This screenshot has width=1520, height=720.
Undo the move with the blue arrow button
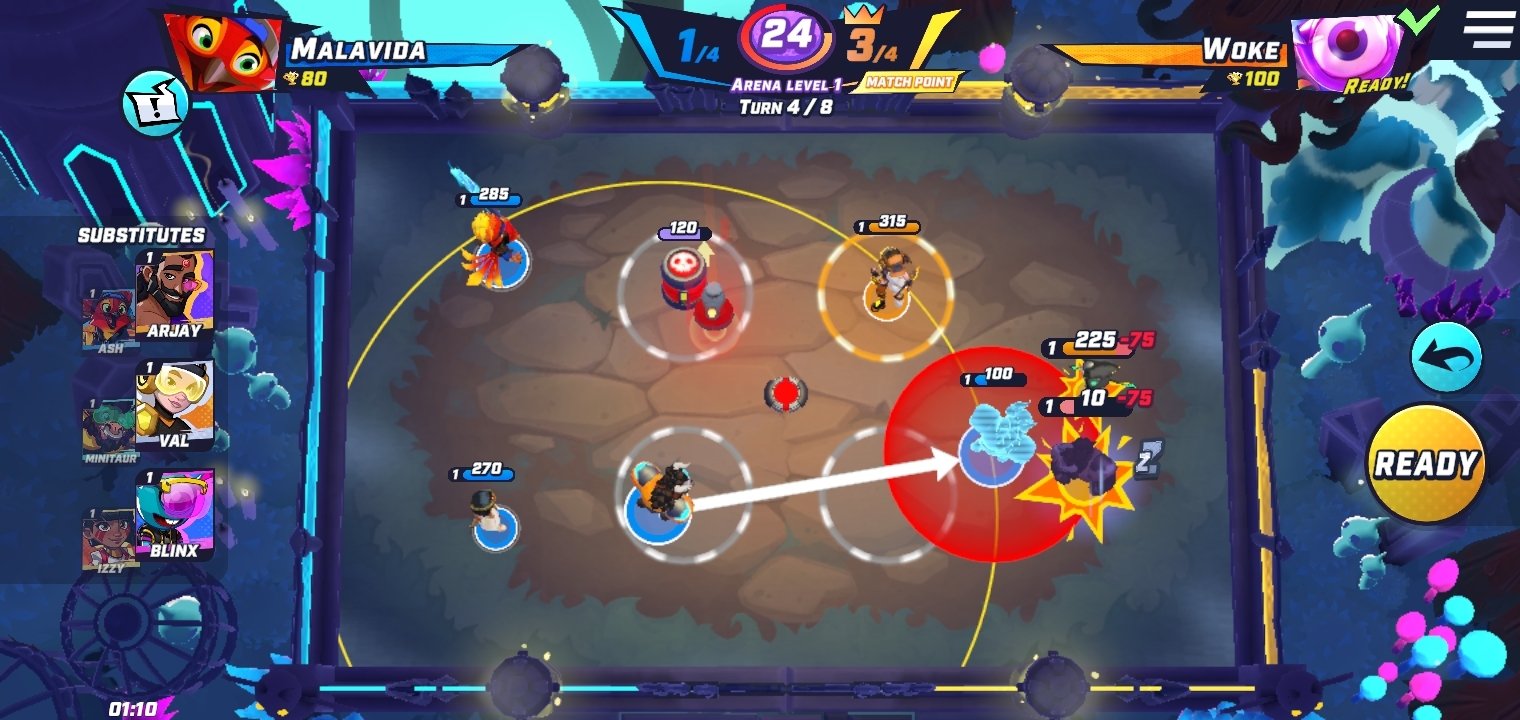(1446, 357)
